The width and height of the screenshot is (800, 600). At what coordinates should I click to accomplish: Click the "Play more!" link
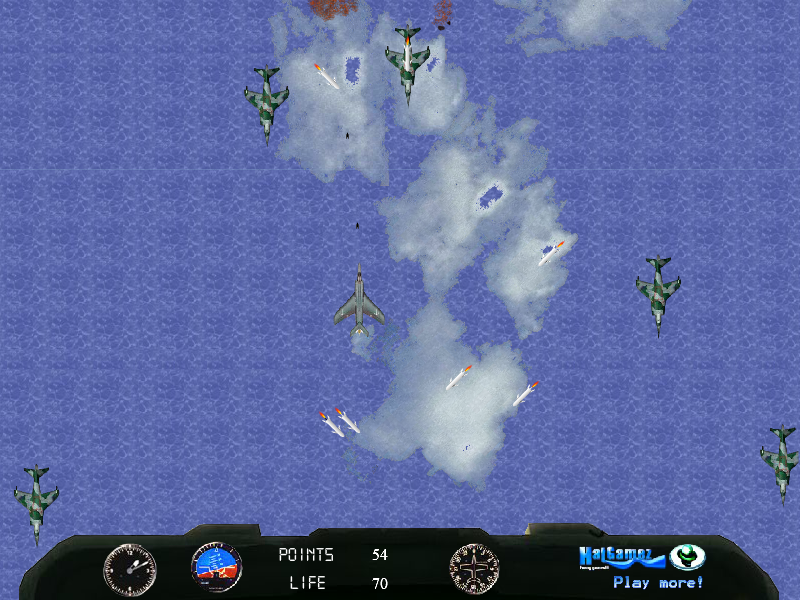pyautogui.click(x=658, y=582)
